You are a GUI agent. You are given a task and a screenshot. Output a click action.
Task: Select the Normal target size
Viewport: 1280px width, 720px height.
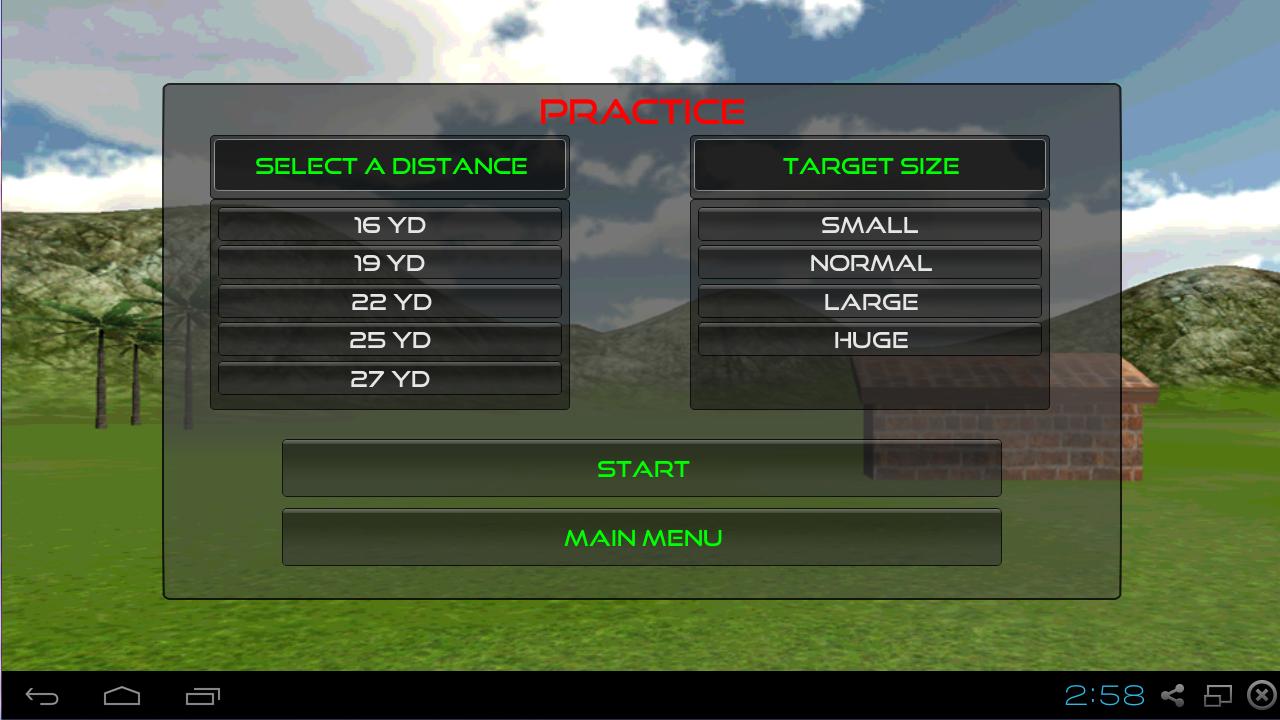pos(869,263)
